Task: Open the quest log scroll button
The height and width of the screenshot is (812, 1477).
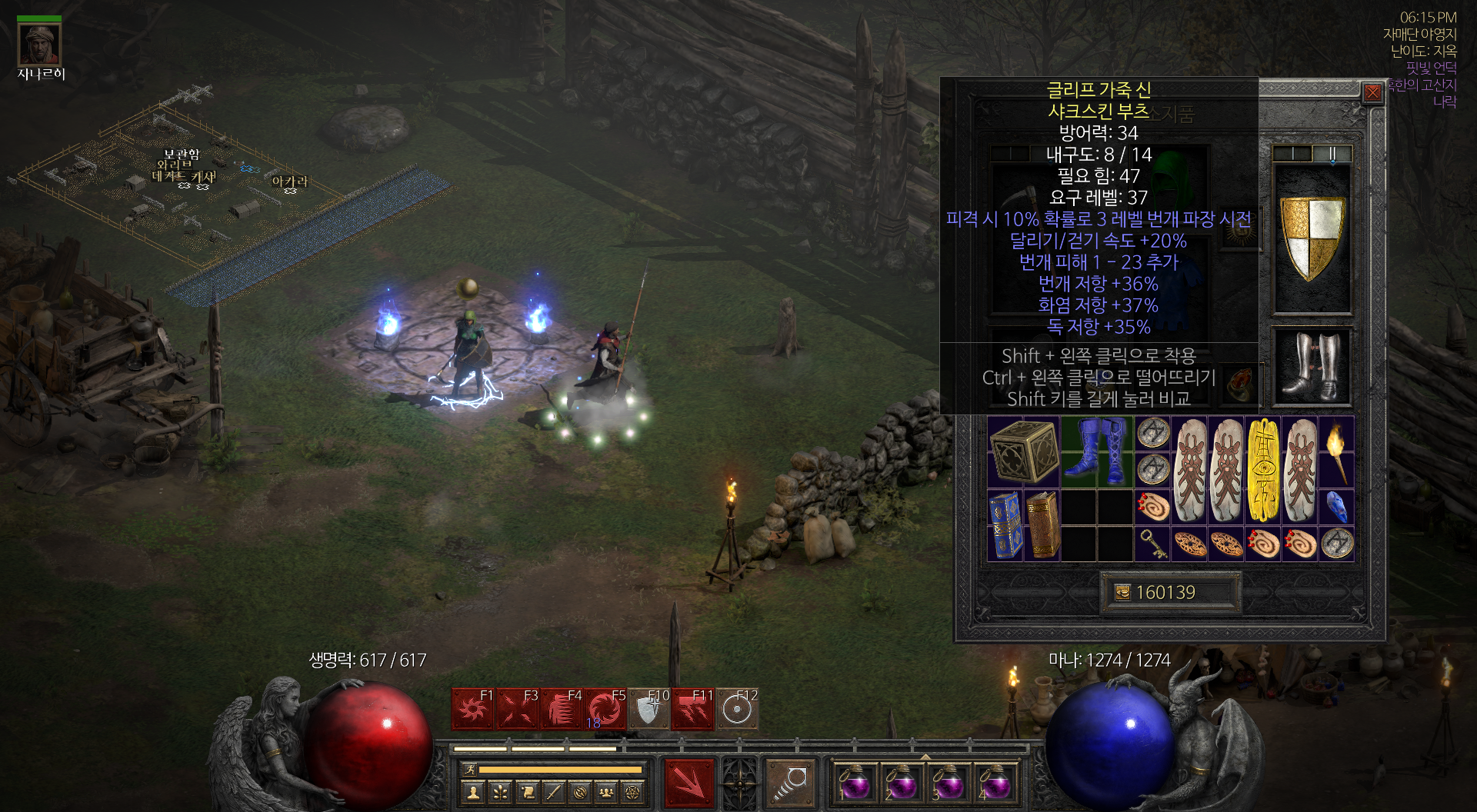Action: tap(527, 792)
